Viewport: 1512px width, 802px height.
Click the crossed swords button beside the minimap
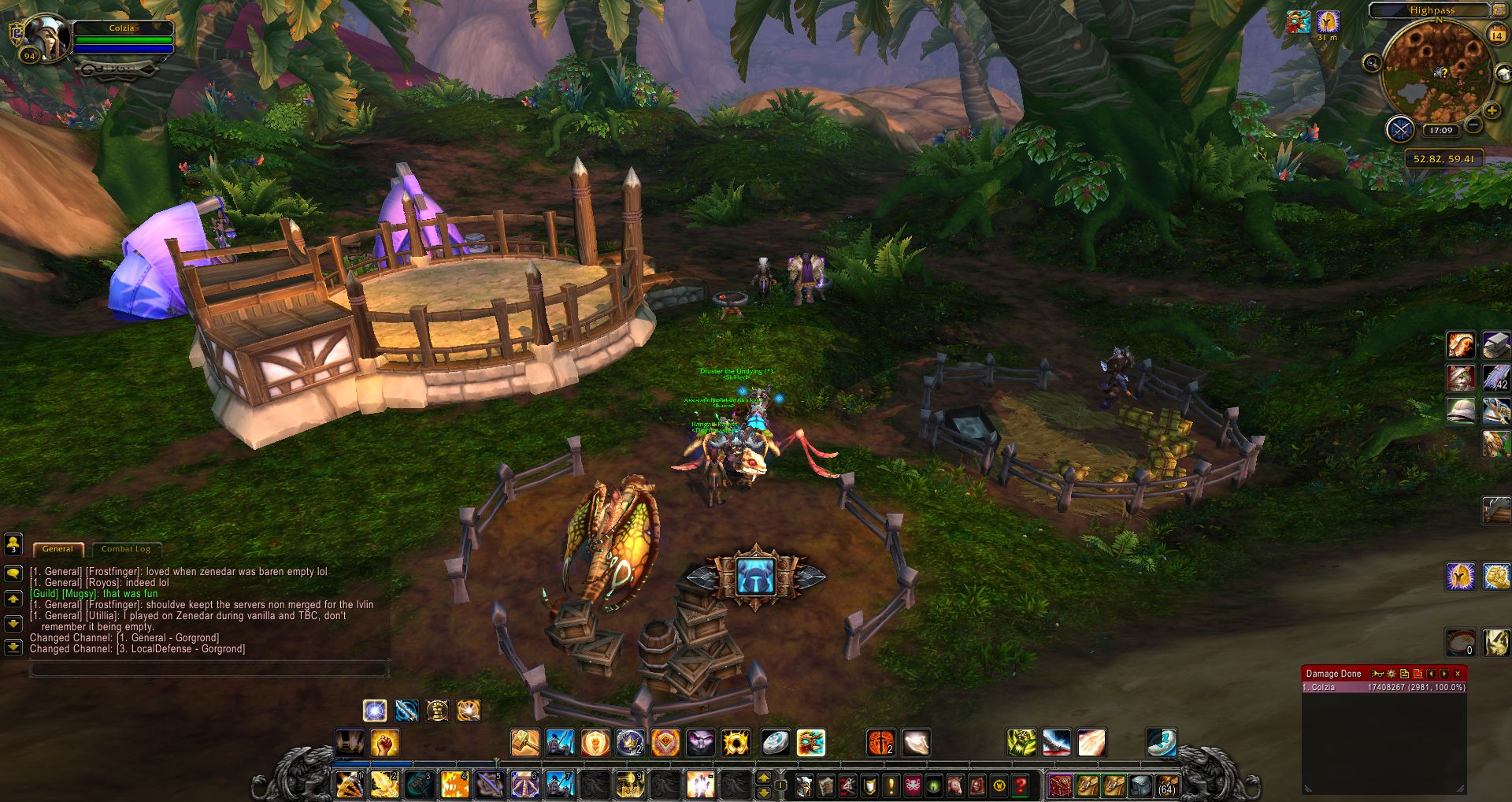[1400, 129]
